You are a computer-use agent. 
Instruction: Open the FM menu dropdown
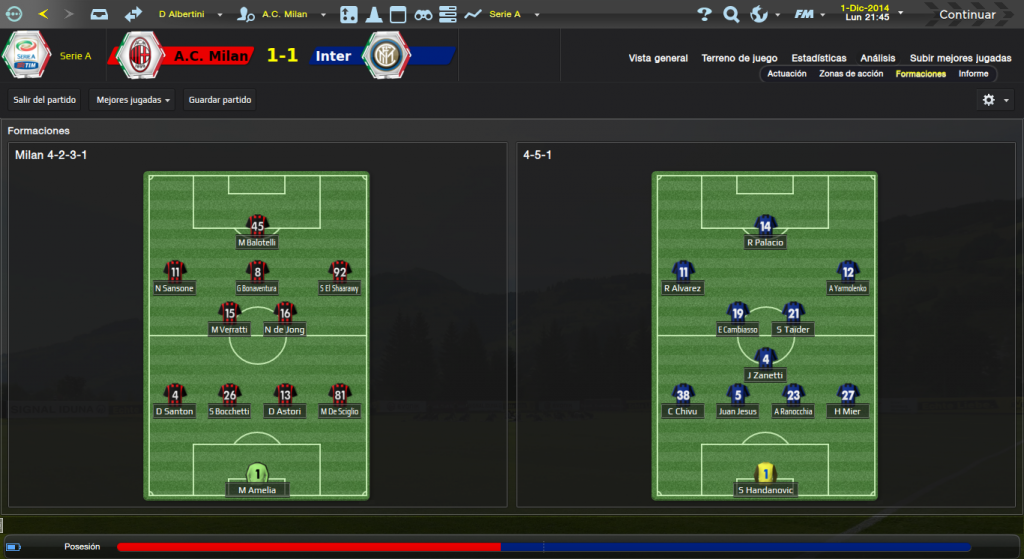[807, 14]
